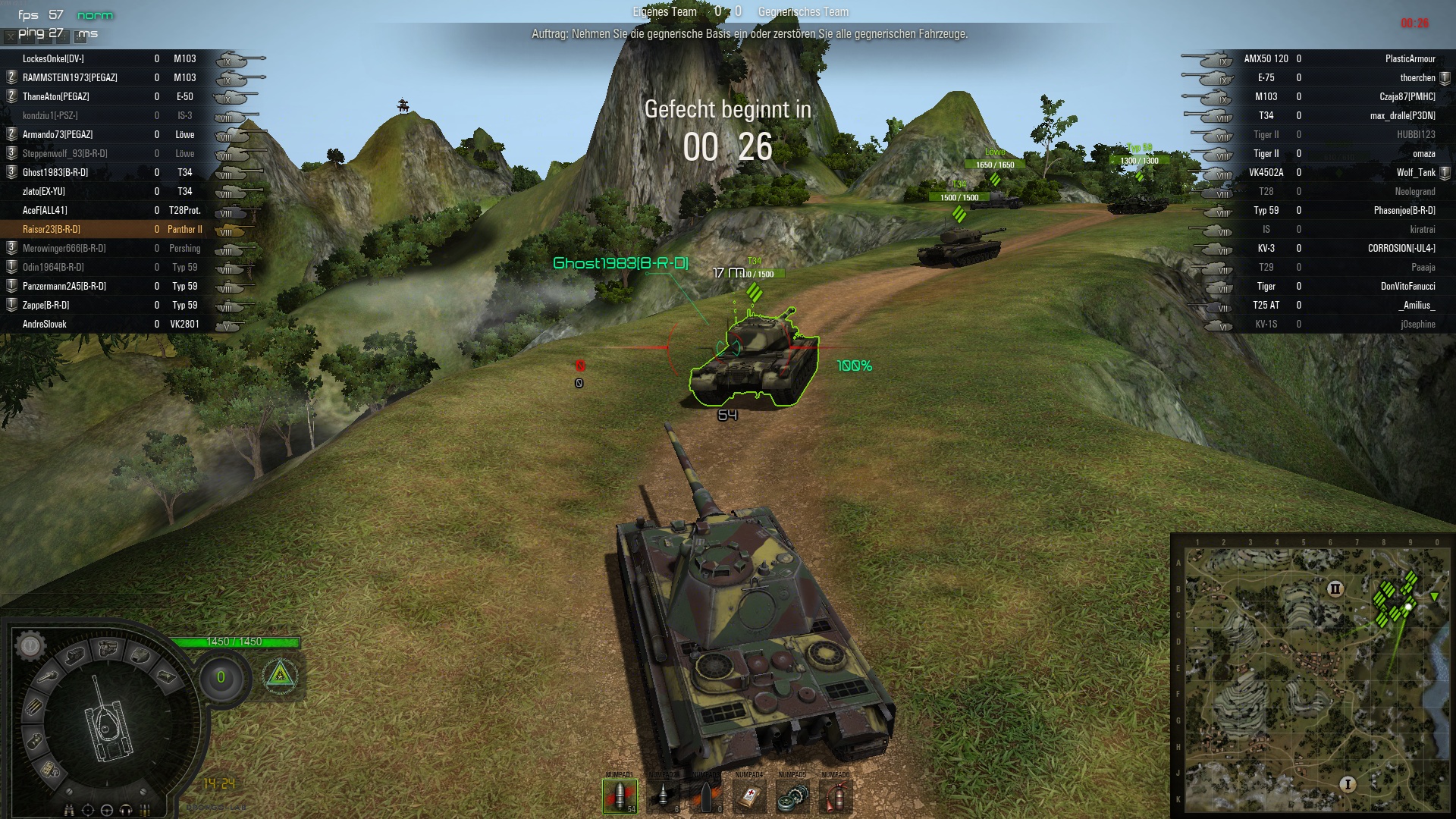This screenshot has height=819, width=1456.
Task: Click the fuel tank module icon
Action: pyautogui.click(x=35, y=740)
